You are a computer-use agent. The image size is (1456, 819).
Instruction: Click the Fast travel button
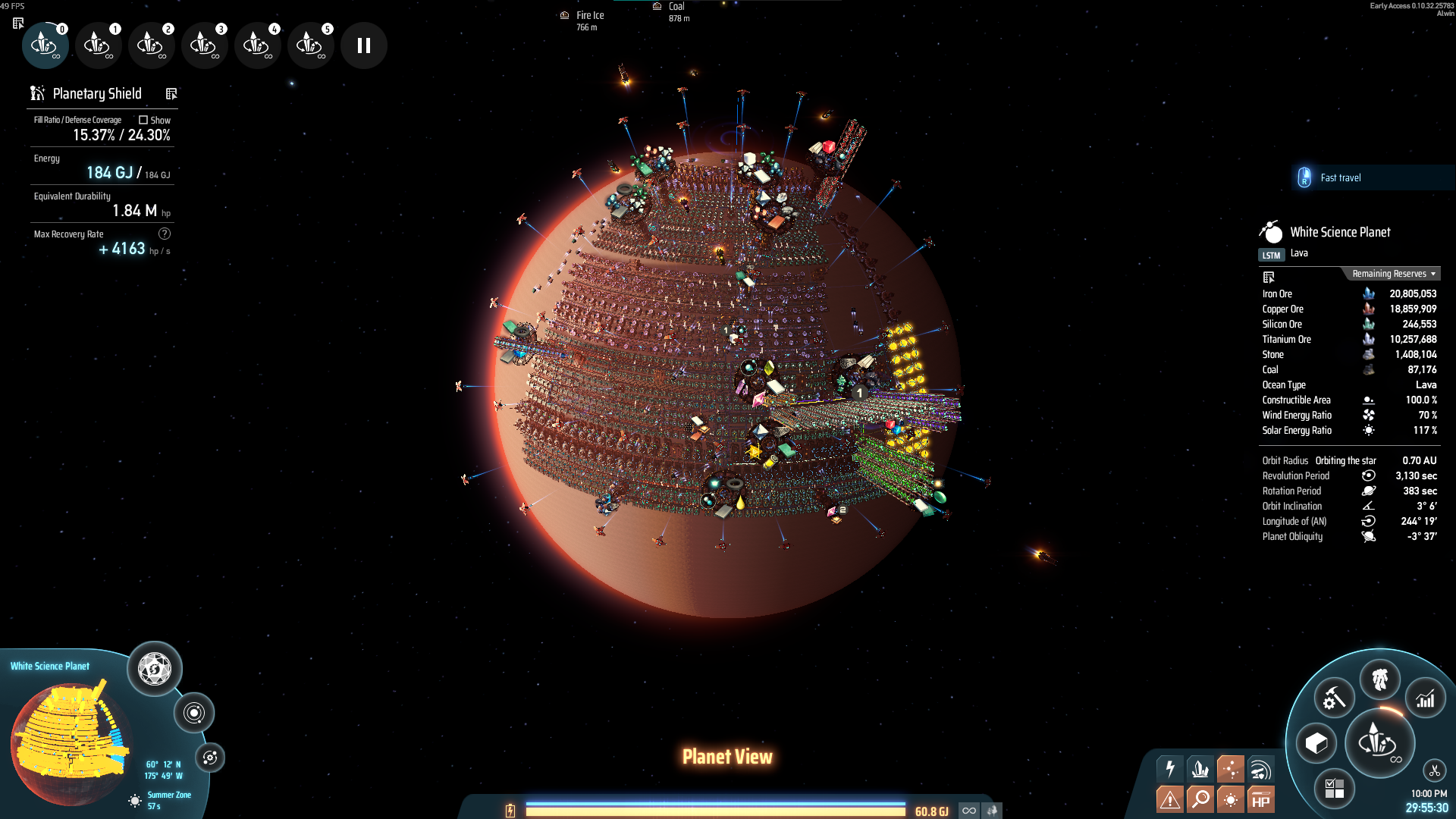(x=1339, y=177)
